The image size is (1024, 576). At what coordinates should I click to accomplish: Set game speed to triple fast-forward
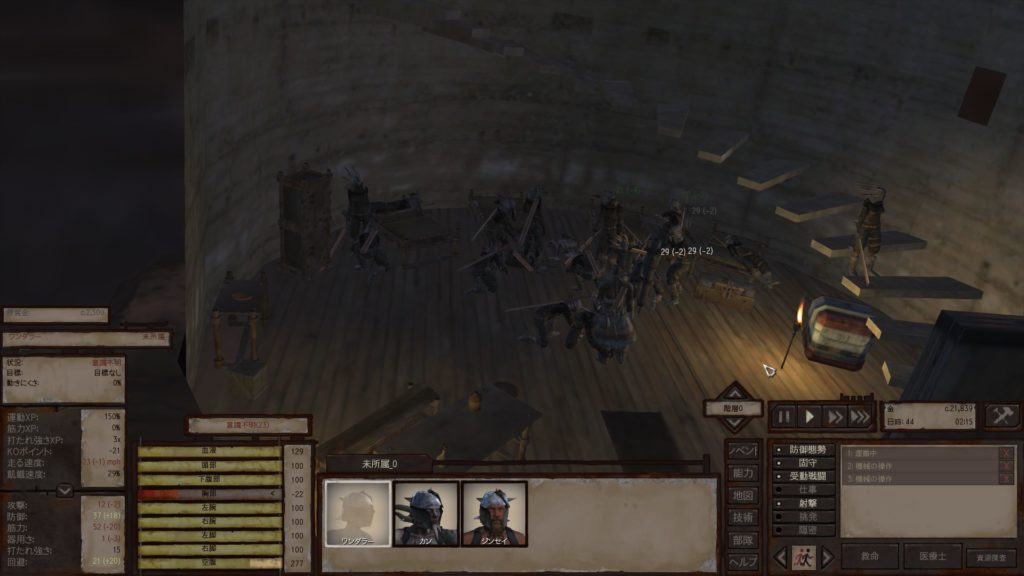click(860, 416)
